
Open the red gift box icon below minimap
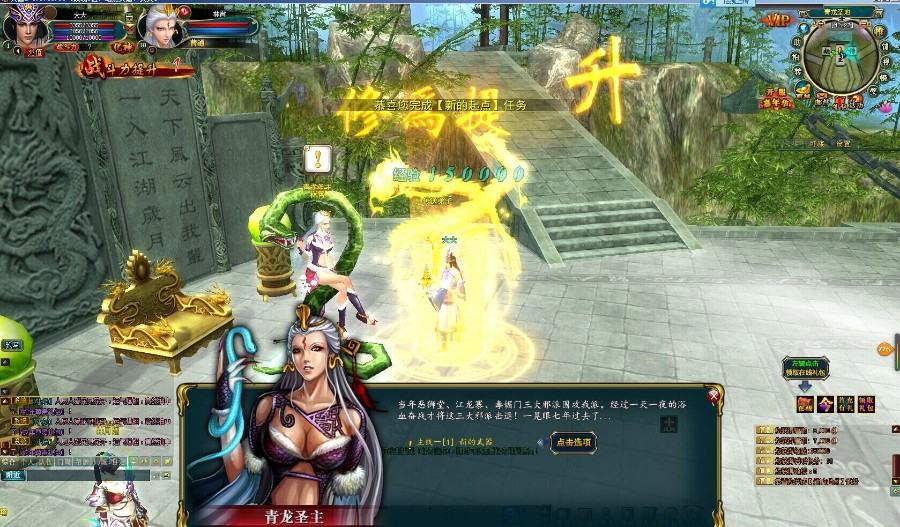840,101
